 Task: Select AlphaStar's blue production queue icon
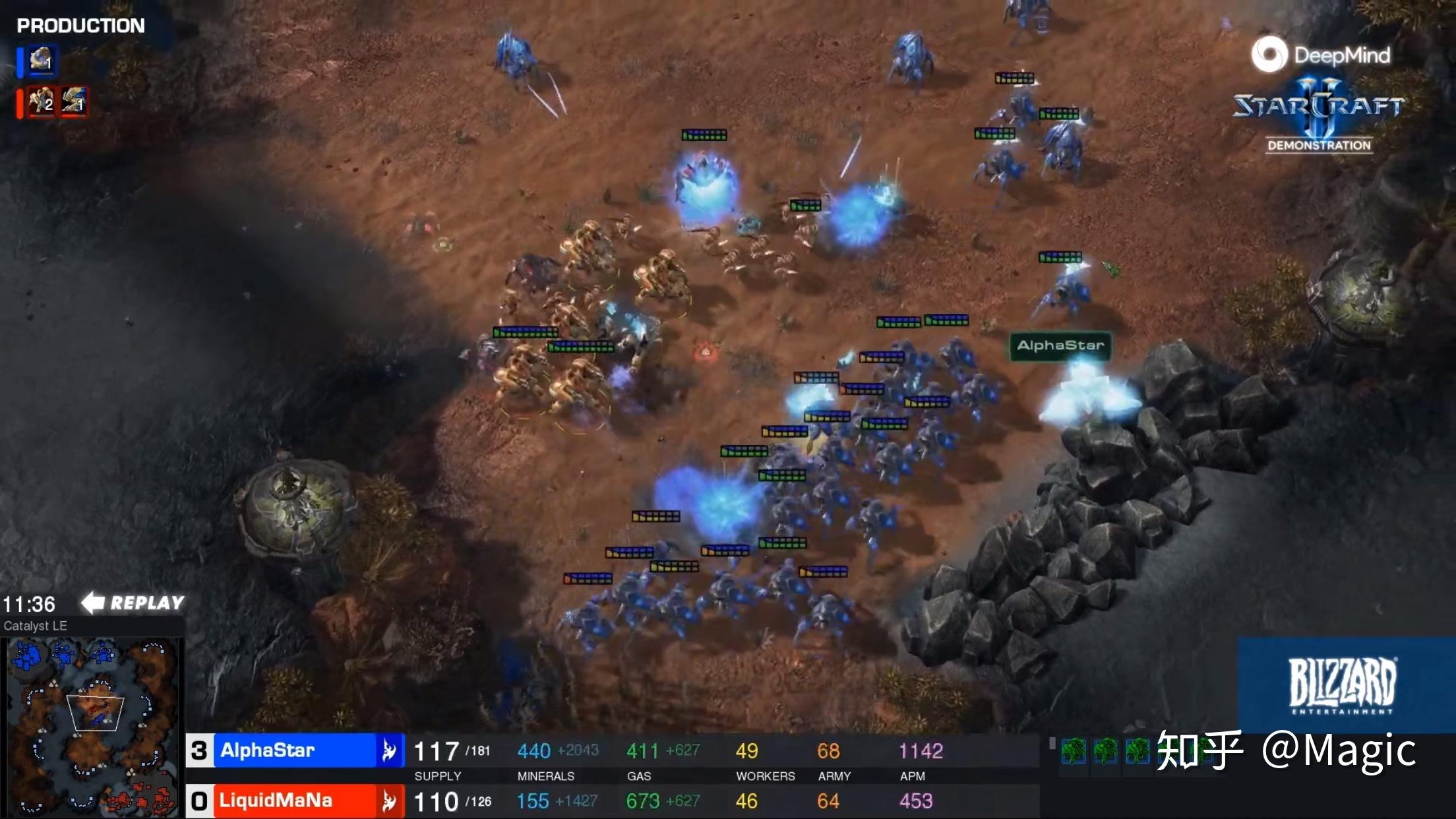(x=42, y=61)
